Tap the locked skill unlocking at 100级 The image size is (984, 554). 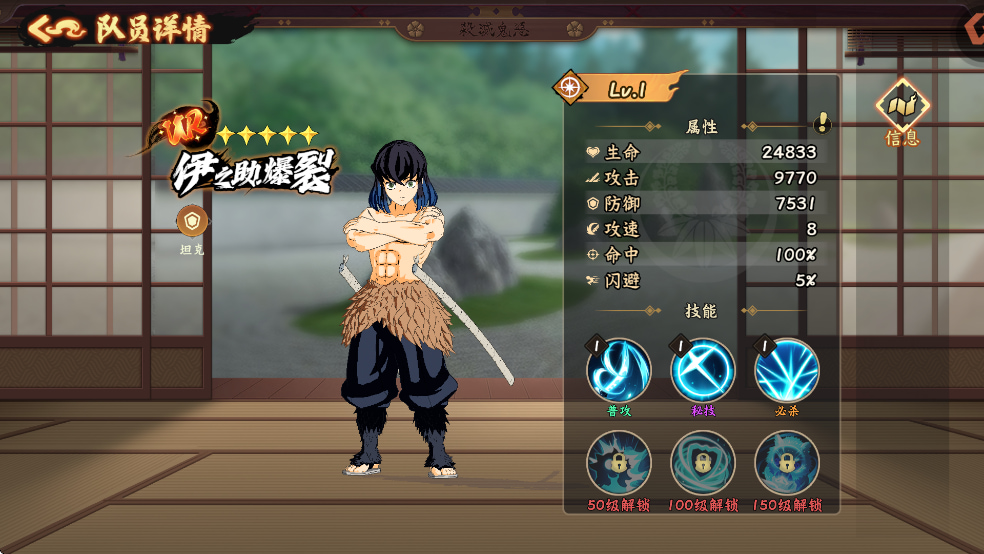point(703,463)
